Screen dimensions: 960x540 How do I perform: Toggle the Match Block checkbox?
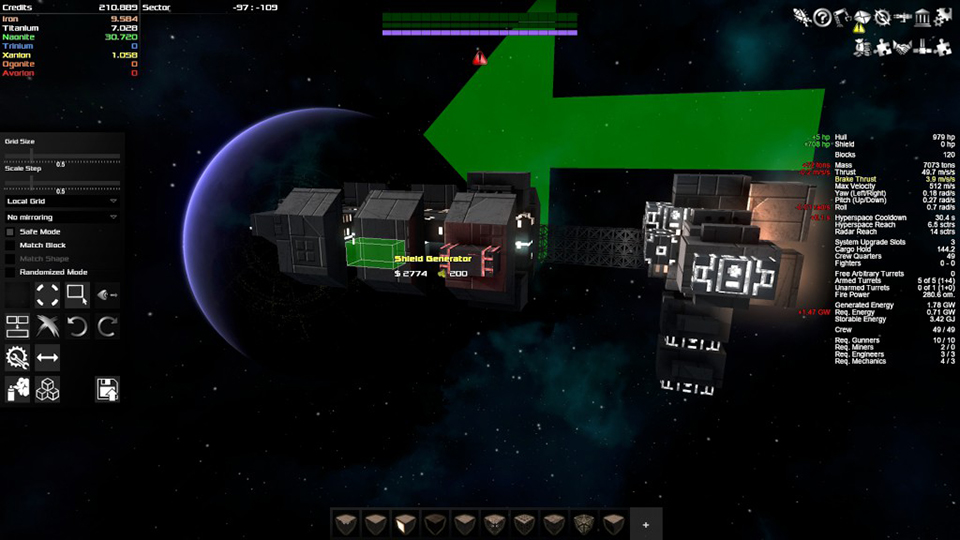pos(11,245)
